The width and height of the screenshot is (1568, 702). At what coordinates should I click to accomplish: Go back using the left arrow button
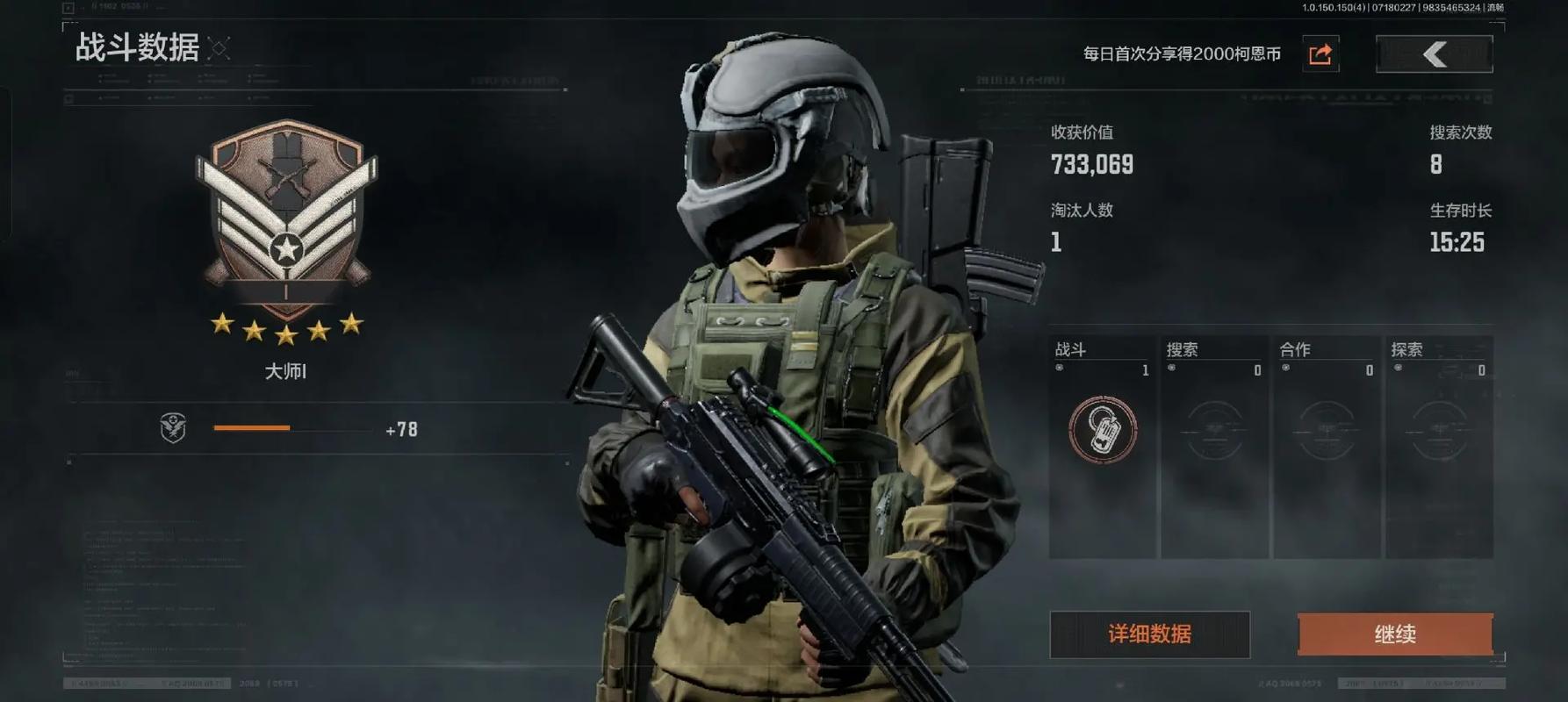(1434, 54)
